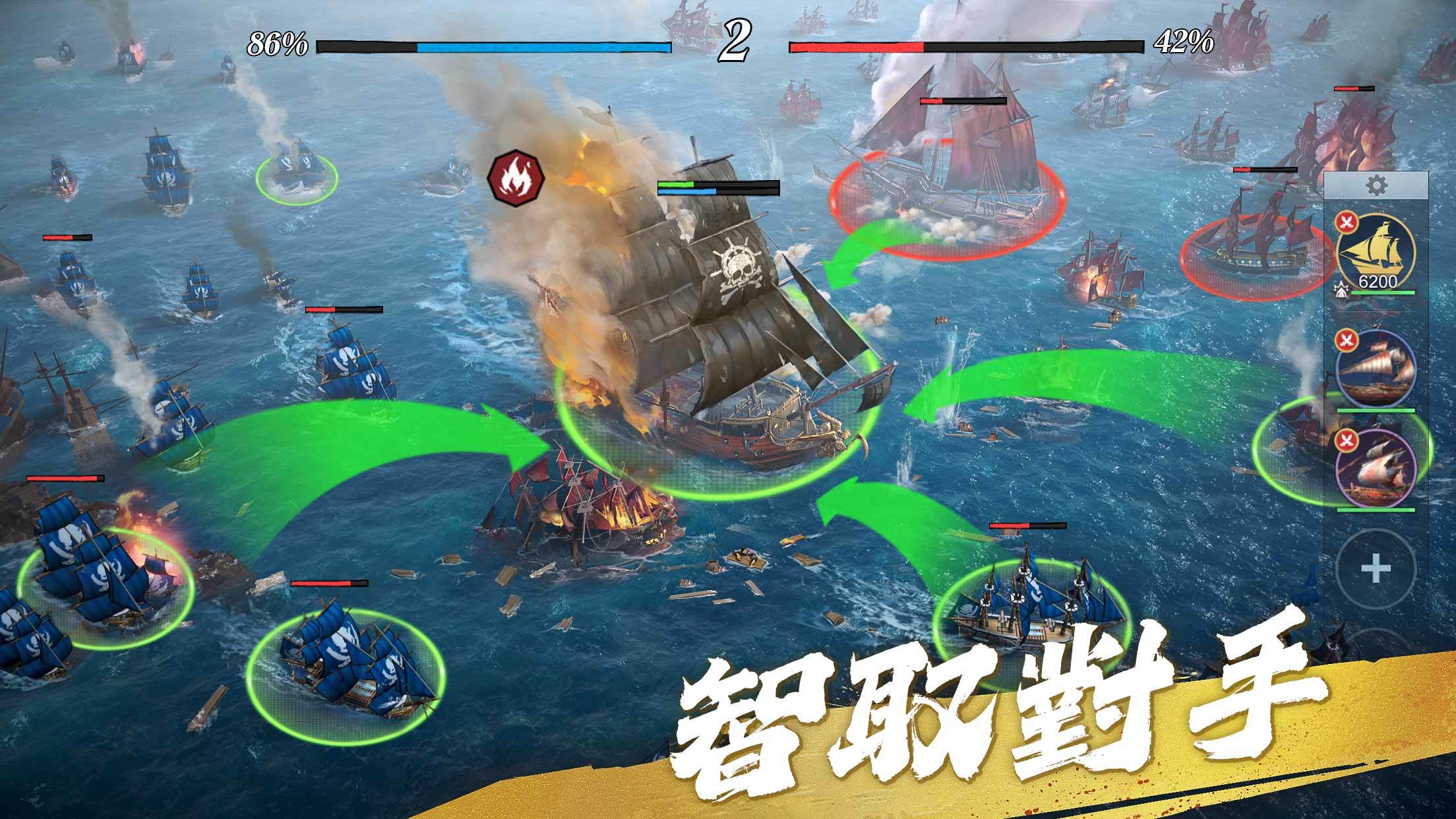This screenshot has width=1456, height=819.
Task: Tap the crossed-swords badge on the bottom ship portrait
Action: (1347, 440)
